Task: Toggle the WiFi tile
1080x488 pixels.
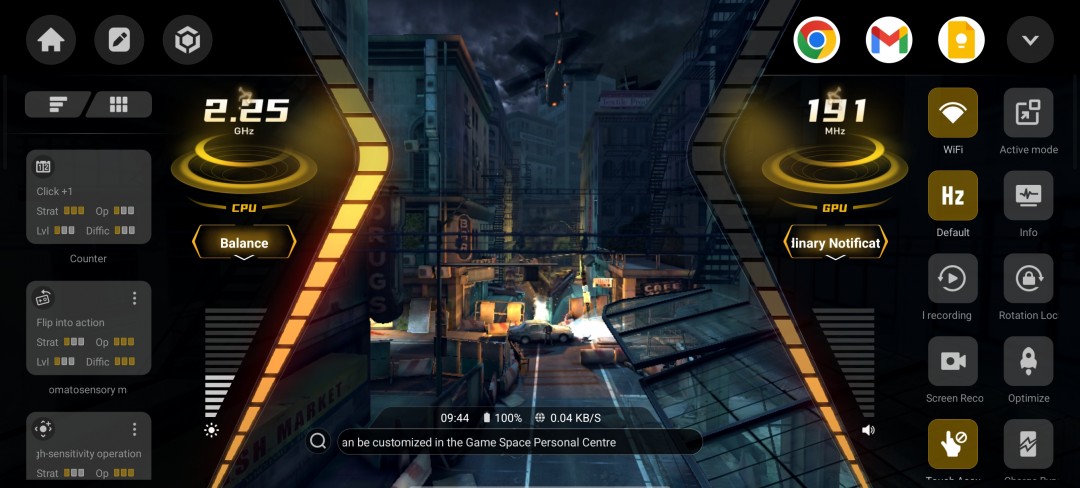Action: point(953,113)
